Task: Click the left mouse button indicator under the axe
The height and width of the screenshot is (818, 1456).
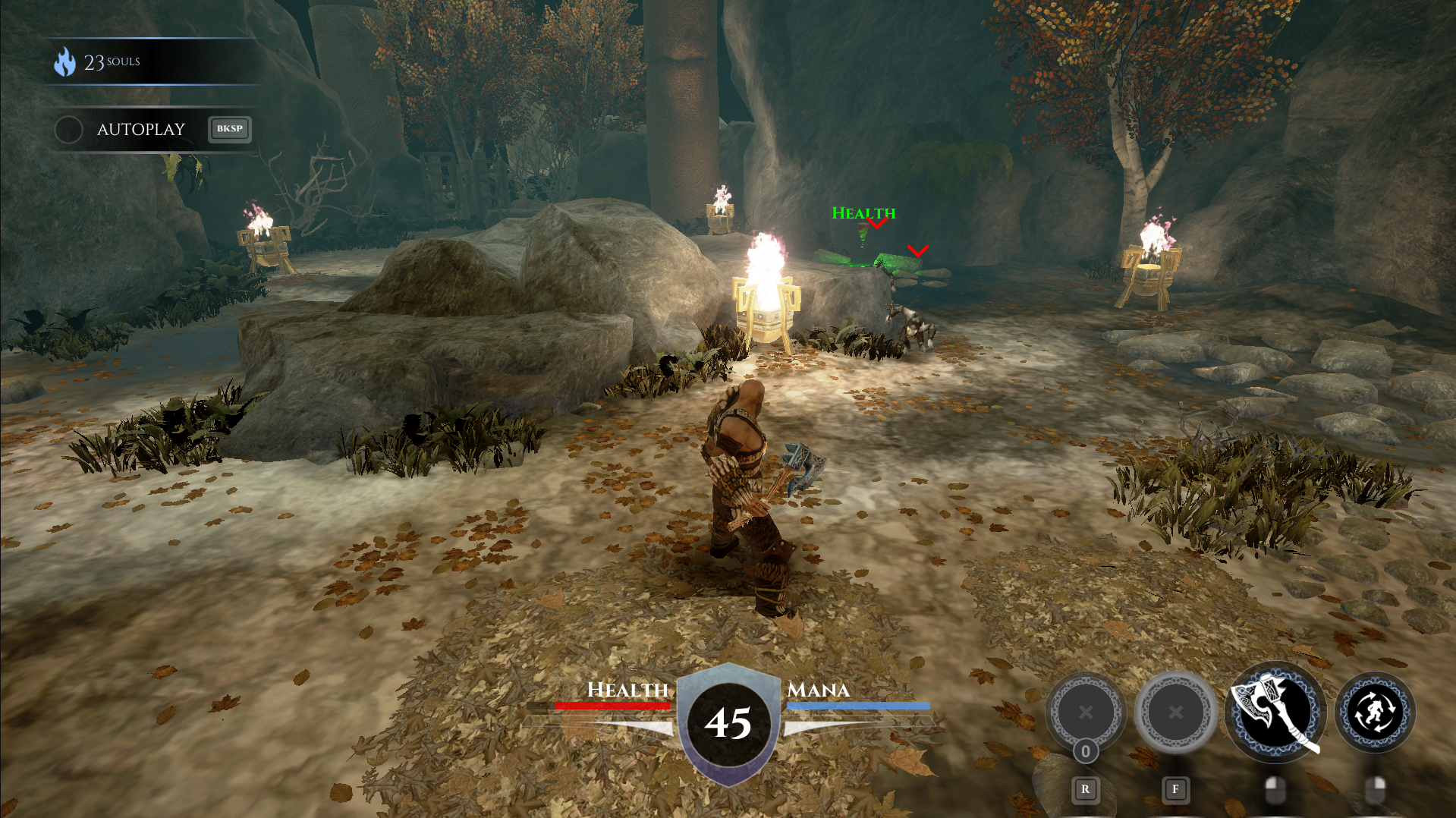Action: (x=1275, y=788)
